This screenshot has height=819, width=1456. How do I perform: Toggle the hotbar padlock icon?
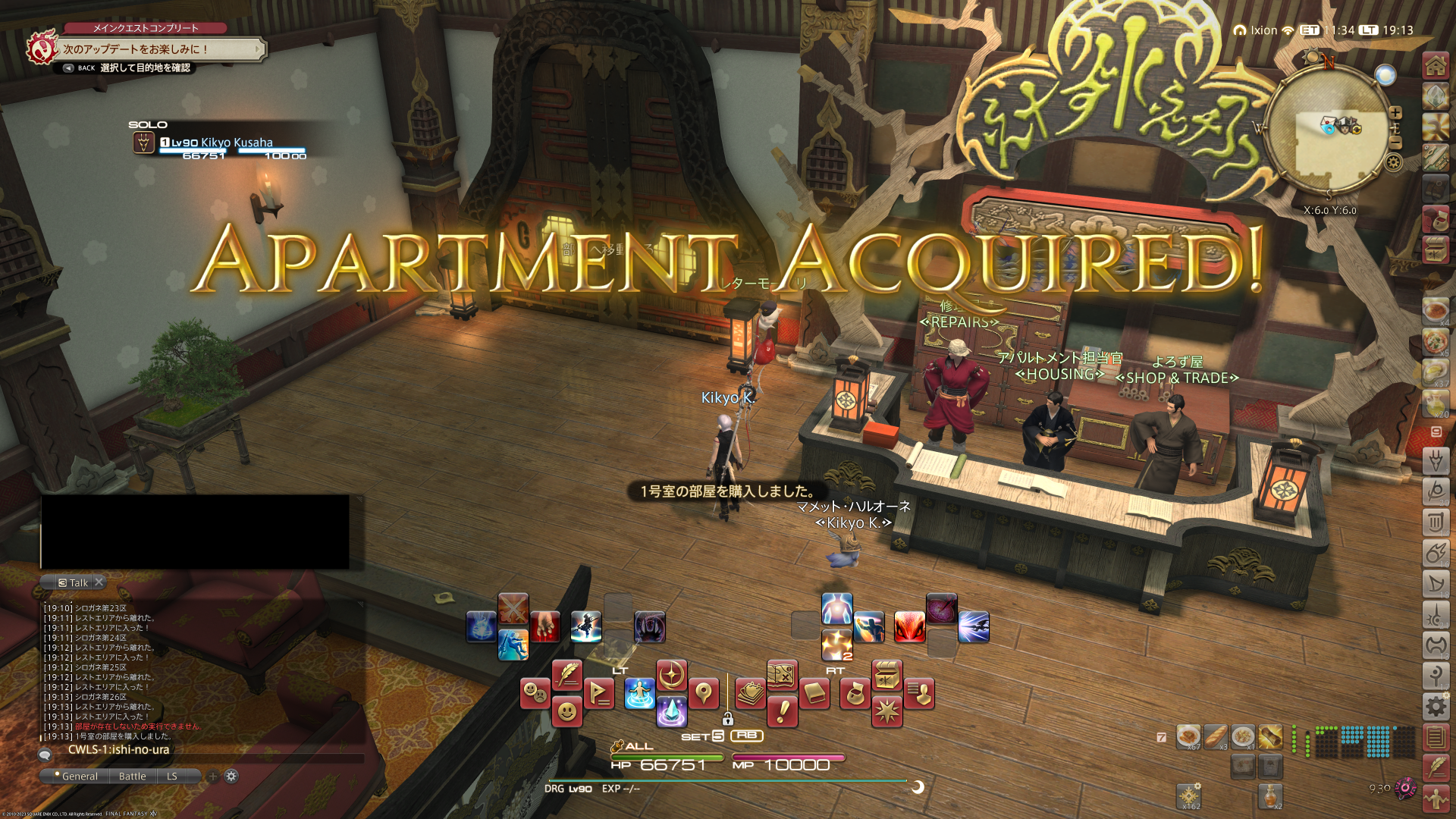[727, 719]
